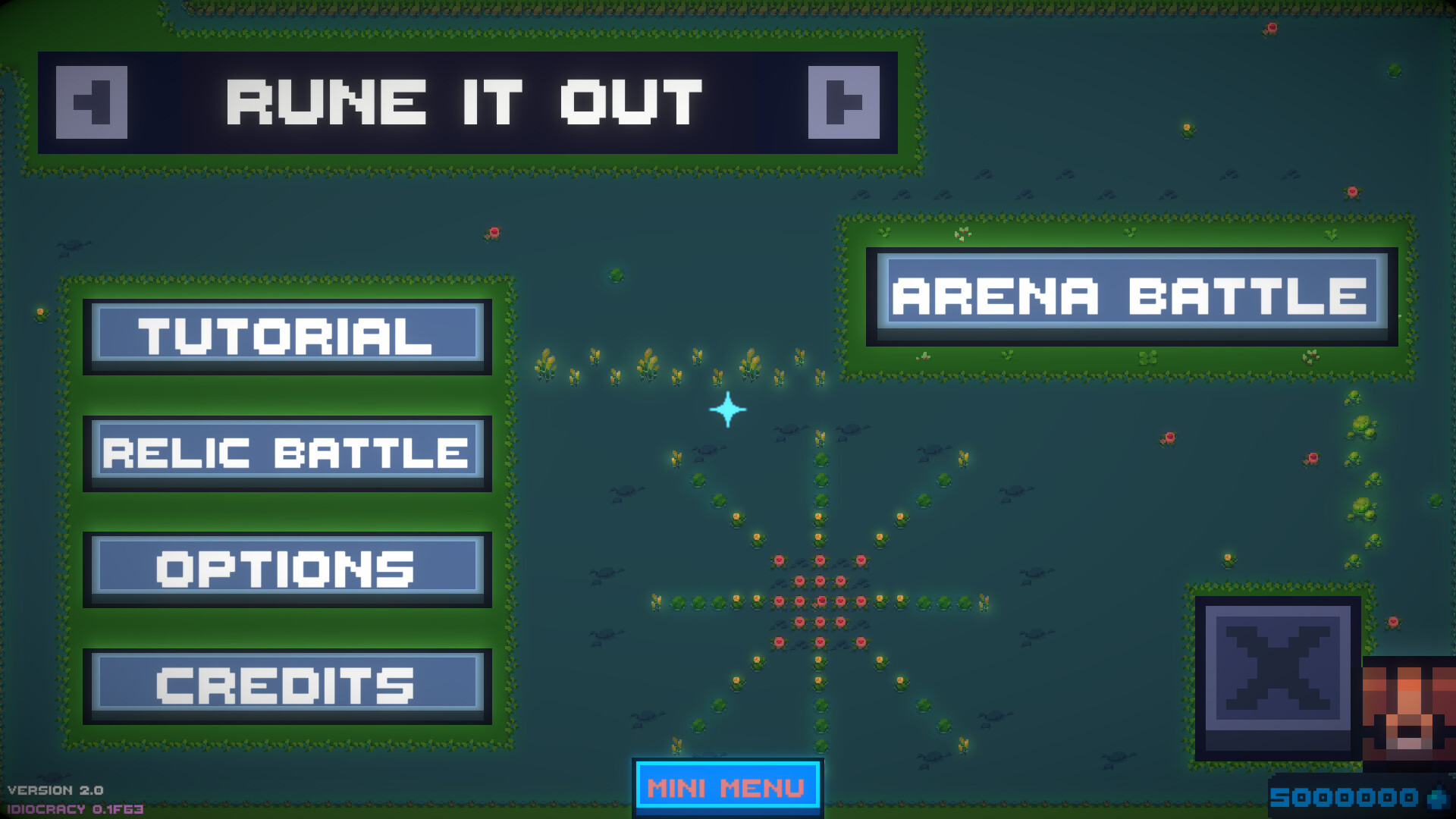The height and width of the screenshot is (819, 1456).
Task: Click the X button above the chest
Action: [1276, 675]
